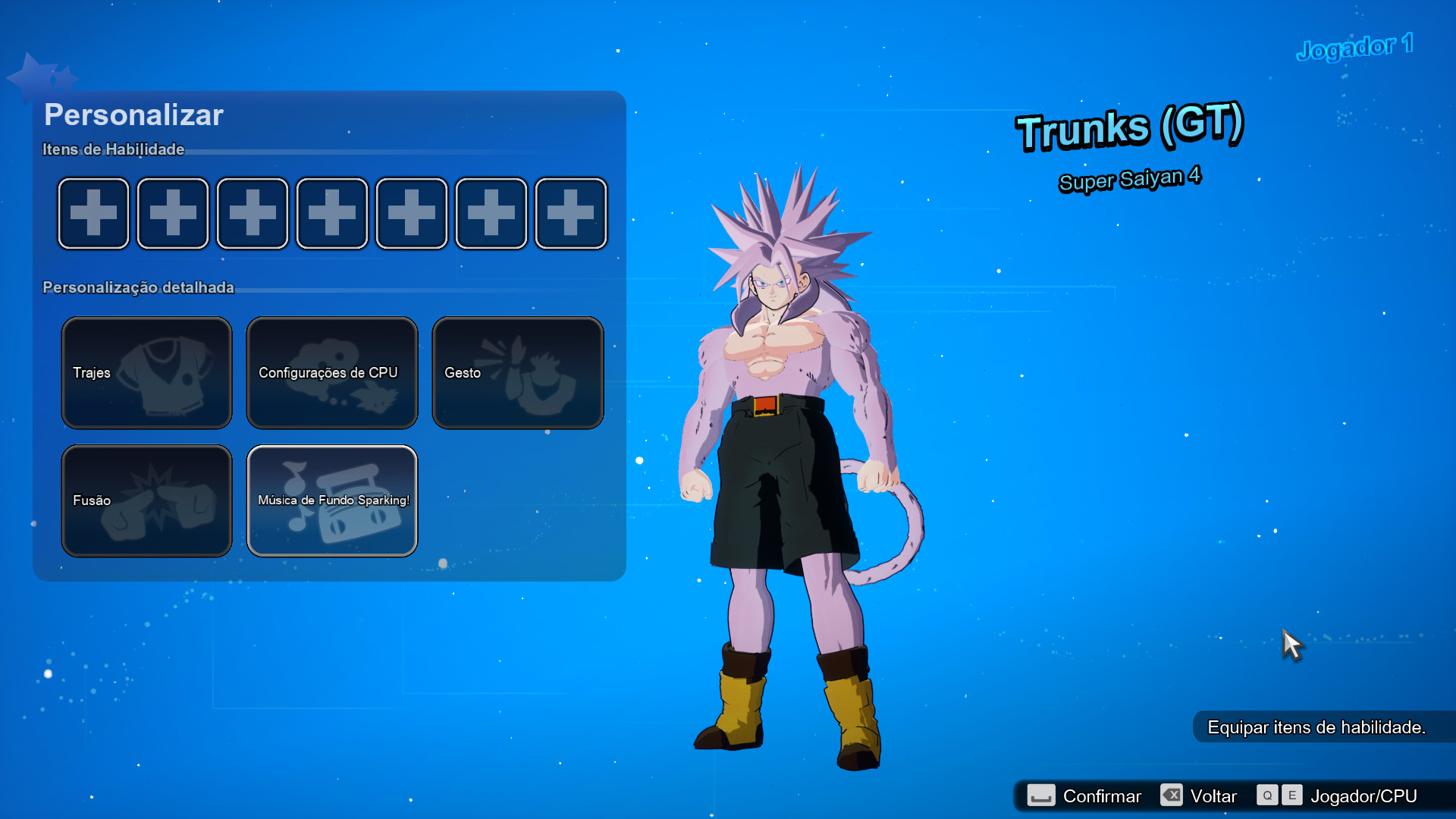Select the fourth ability item plus slot

(x=331, y=213)
